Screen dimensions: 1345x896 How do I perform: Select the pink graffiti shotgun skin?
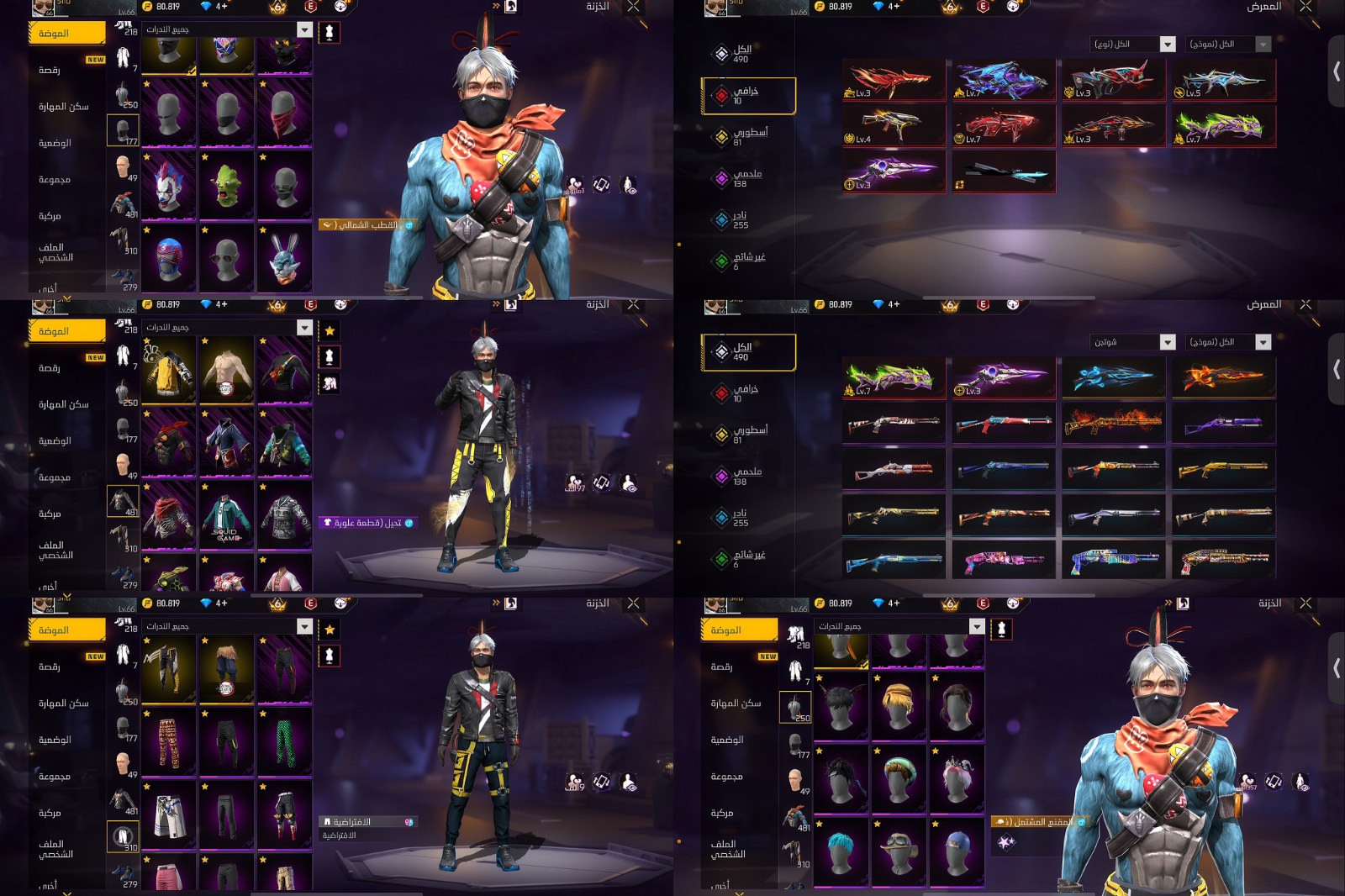1003,560
